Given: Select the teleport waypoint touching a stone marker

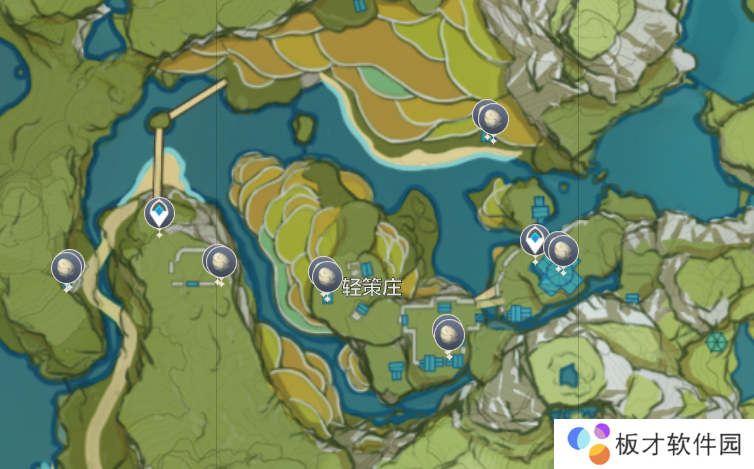Looking at the screenshot, I should (x=535, y=240).
